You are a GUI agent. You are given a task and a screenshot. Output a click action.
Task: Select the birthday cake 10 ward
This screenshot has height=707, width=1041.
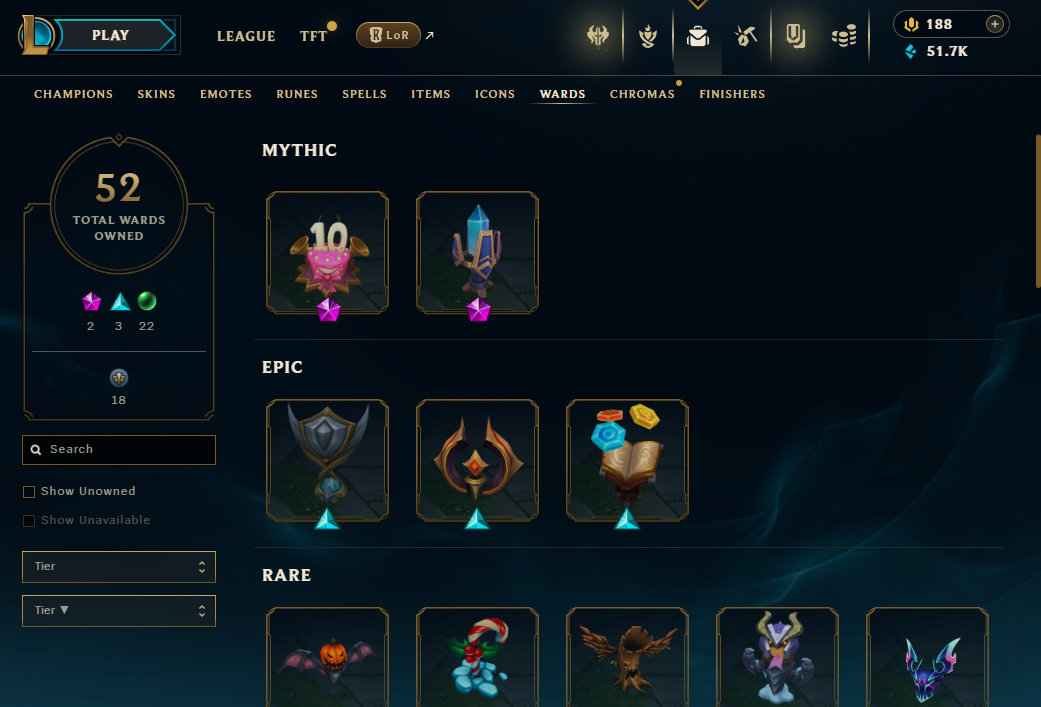point(327,252)
